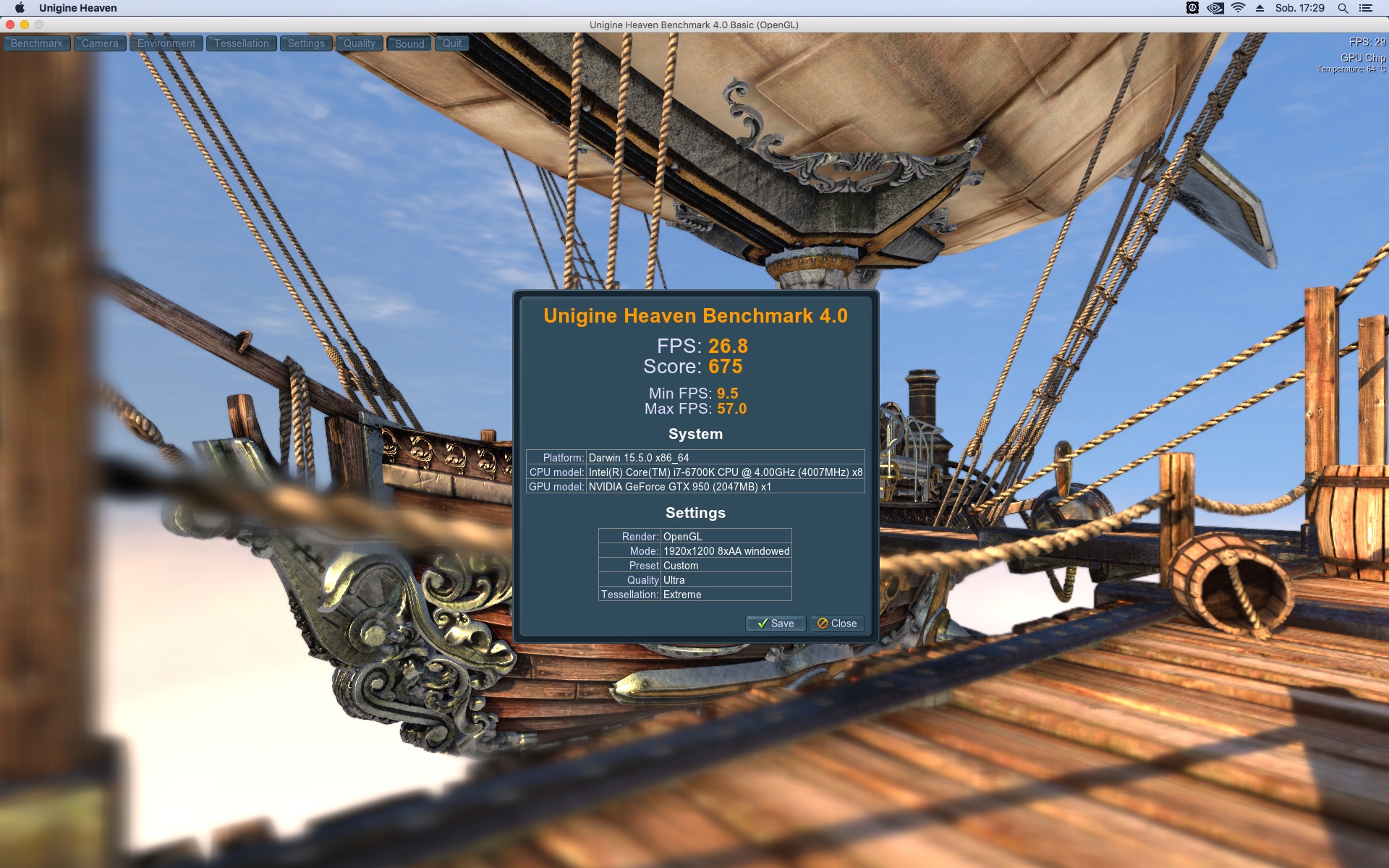The image size is (1389, 868).
Task: Open the Environment menu
Action: tap(166, 43)
